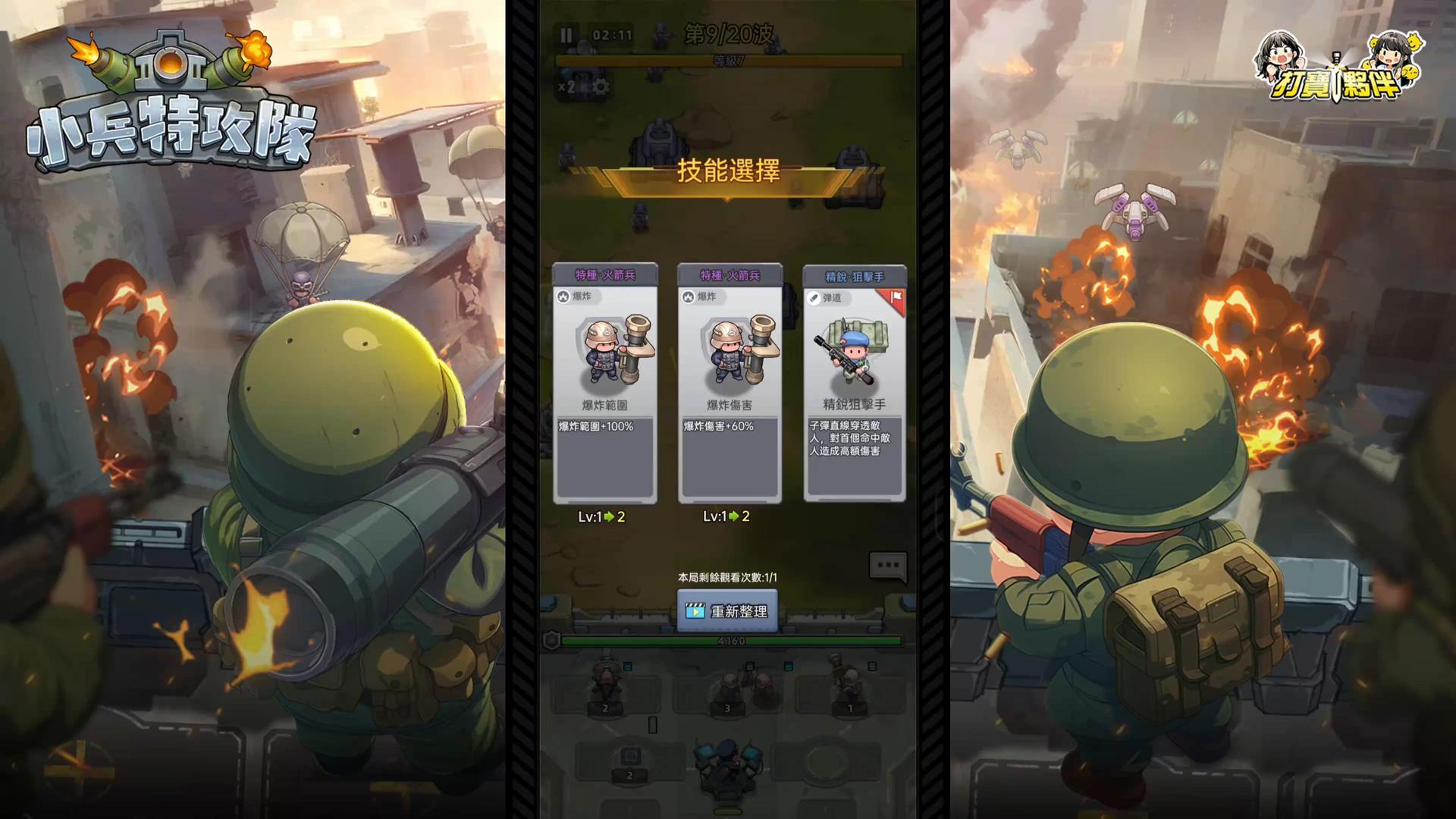
Task: Expand the timer display showing 02:11
Action: click(612, 35)
